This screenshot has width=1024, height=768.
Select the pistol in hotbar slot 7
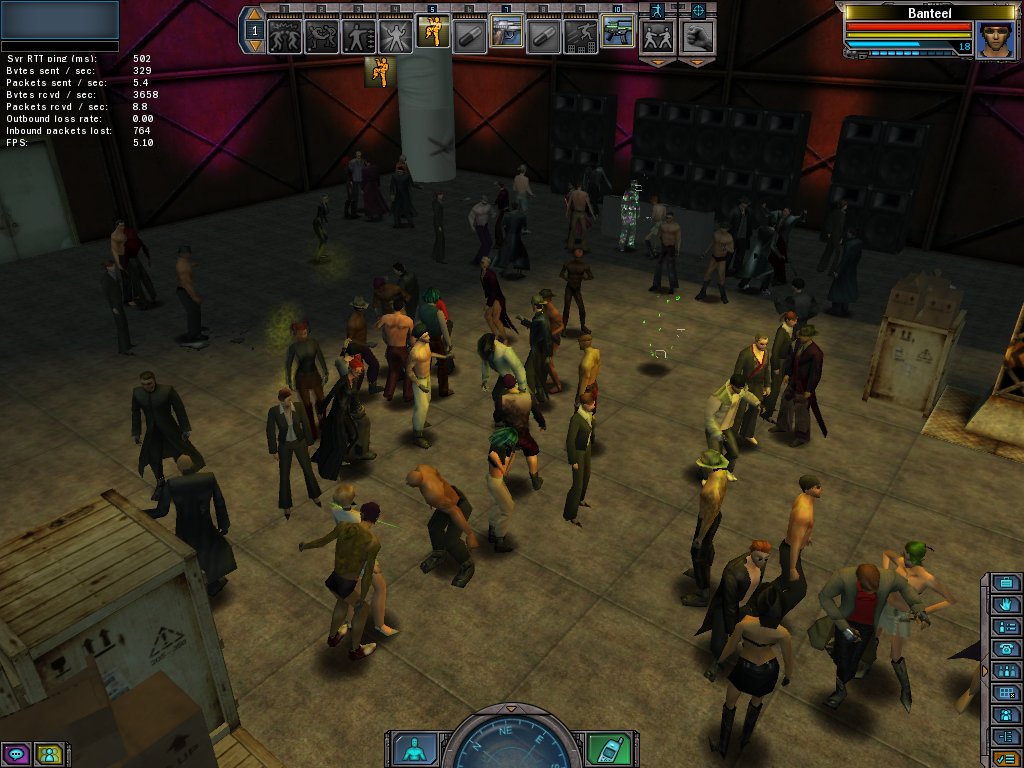pyautogui.click(x=506, y=33)
